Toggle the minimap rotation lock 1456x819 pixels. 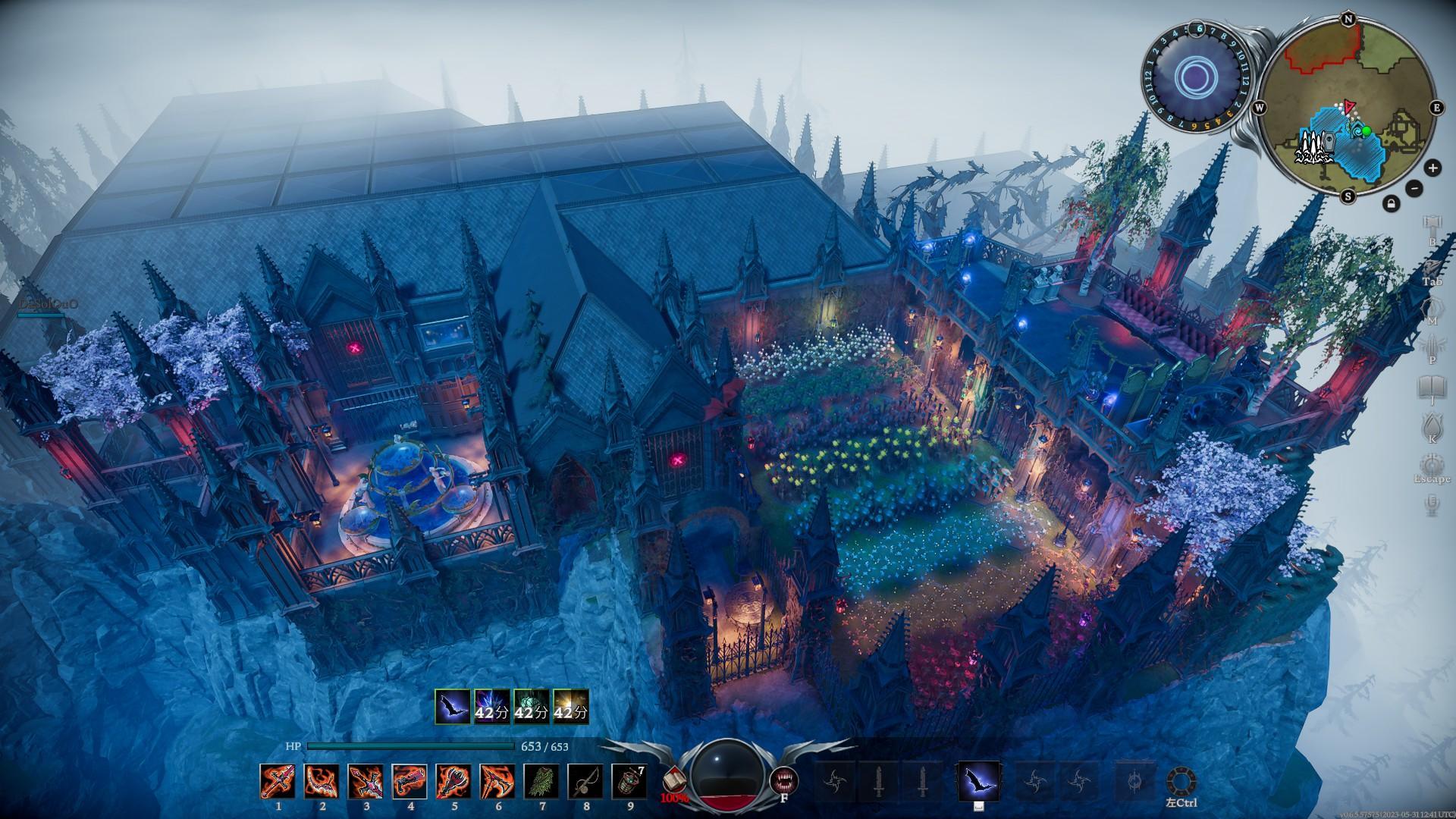(x=1391, y=203)
